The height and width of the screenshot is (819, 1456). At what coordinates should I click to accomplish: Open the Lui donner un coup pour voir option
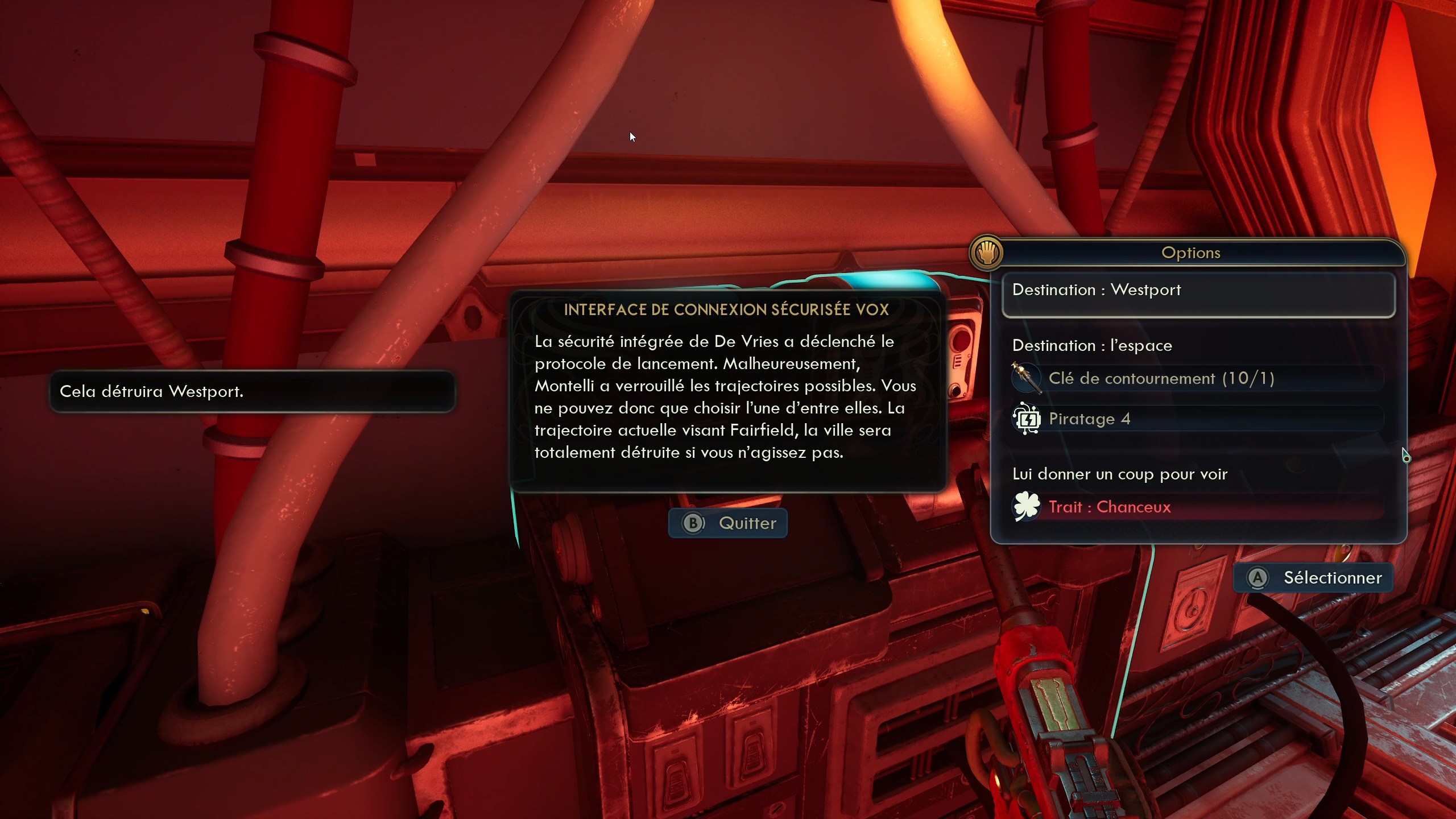[x=1120, y=474]
